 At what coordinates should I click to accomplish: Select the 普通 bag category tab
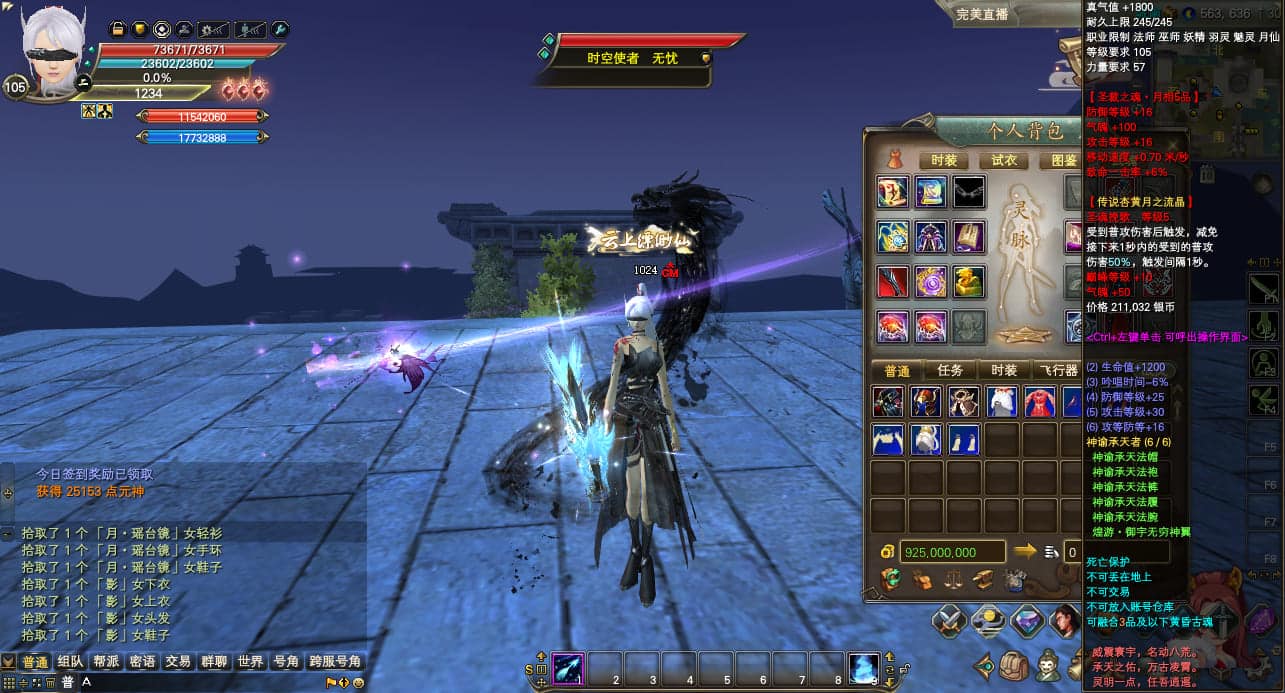pos(897,370)
